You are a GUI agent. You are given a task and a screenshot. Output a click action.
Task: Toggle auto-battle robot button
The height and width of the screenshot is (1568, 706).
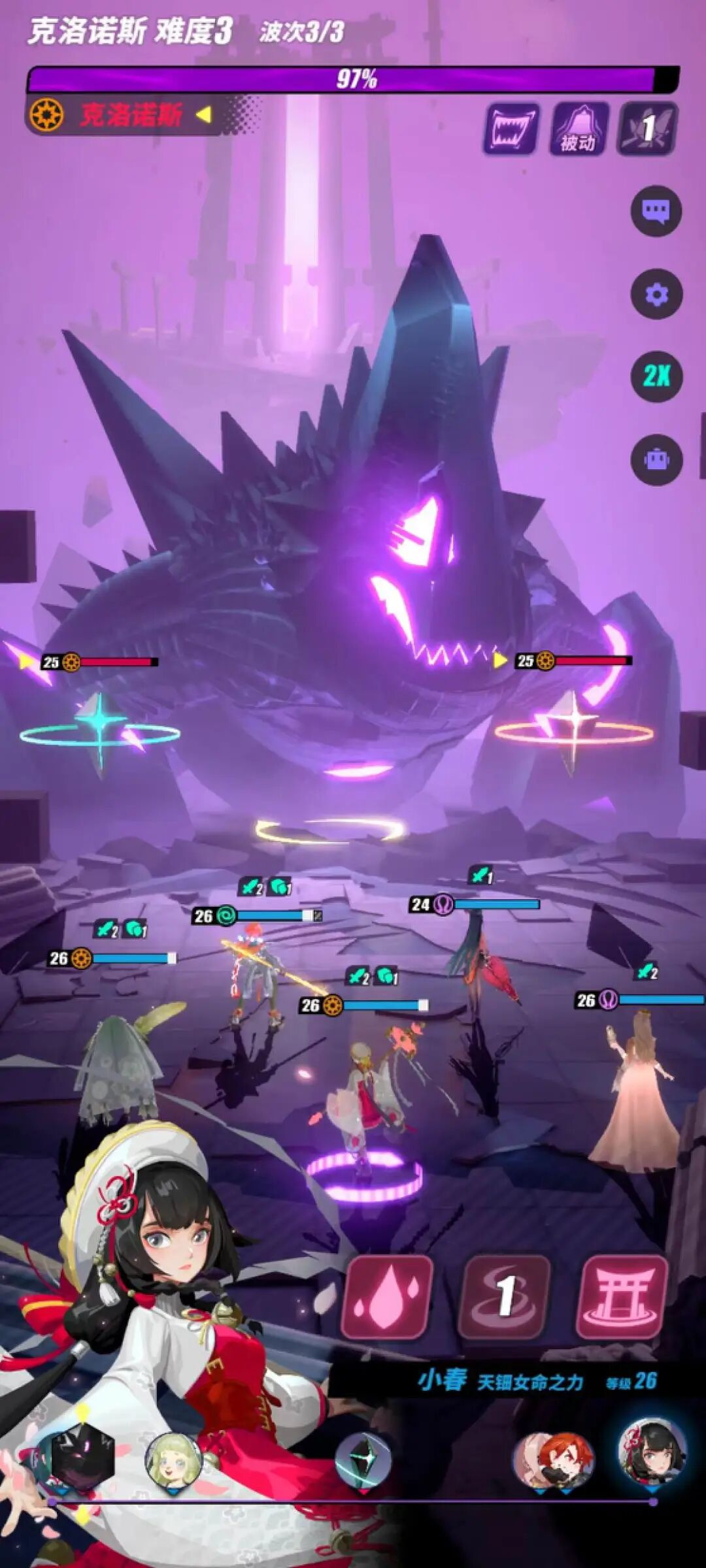(656, 459)
